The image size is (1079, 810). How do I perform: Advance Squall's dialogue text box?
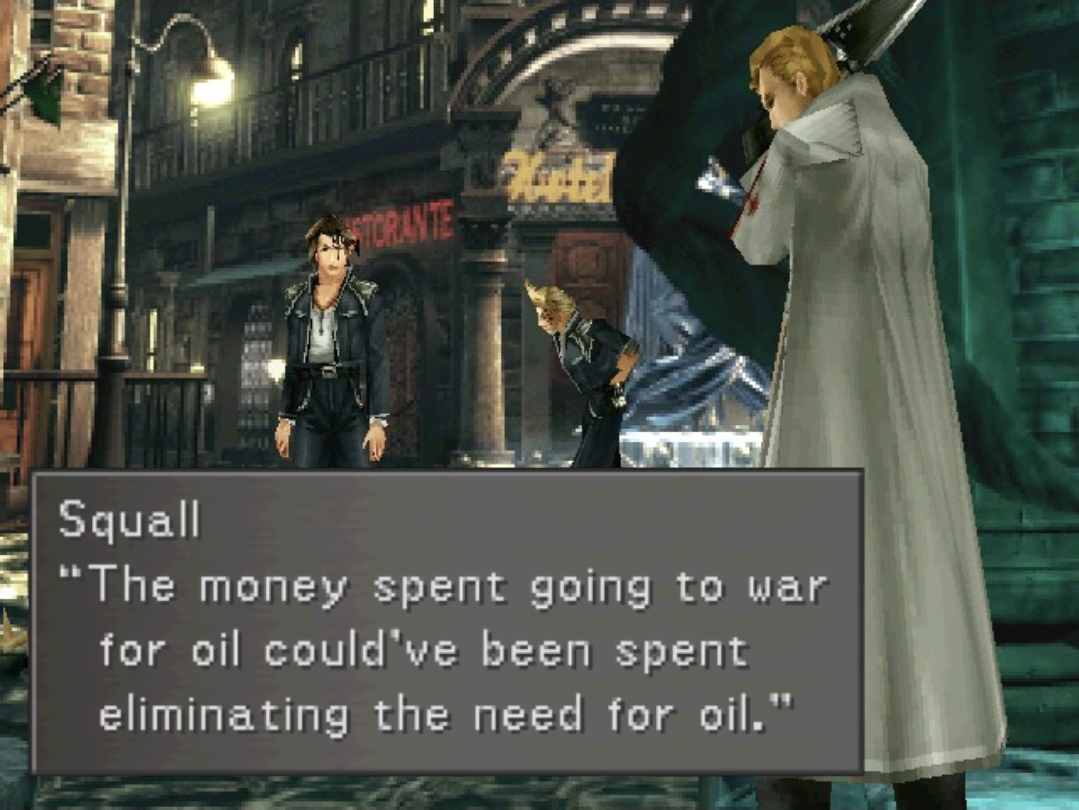[x=447, y=622]
